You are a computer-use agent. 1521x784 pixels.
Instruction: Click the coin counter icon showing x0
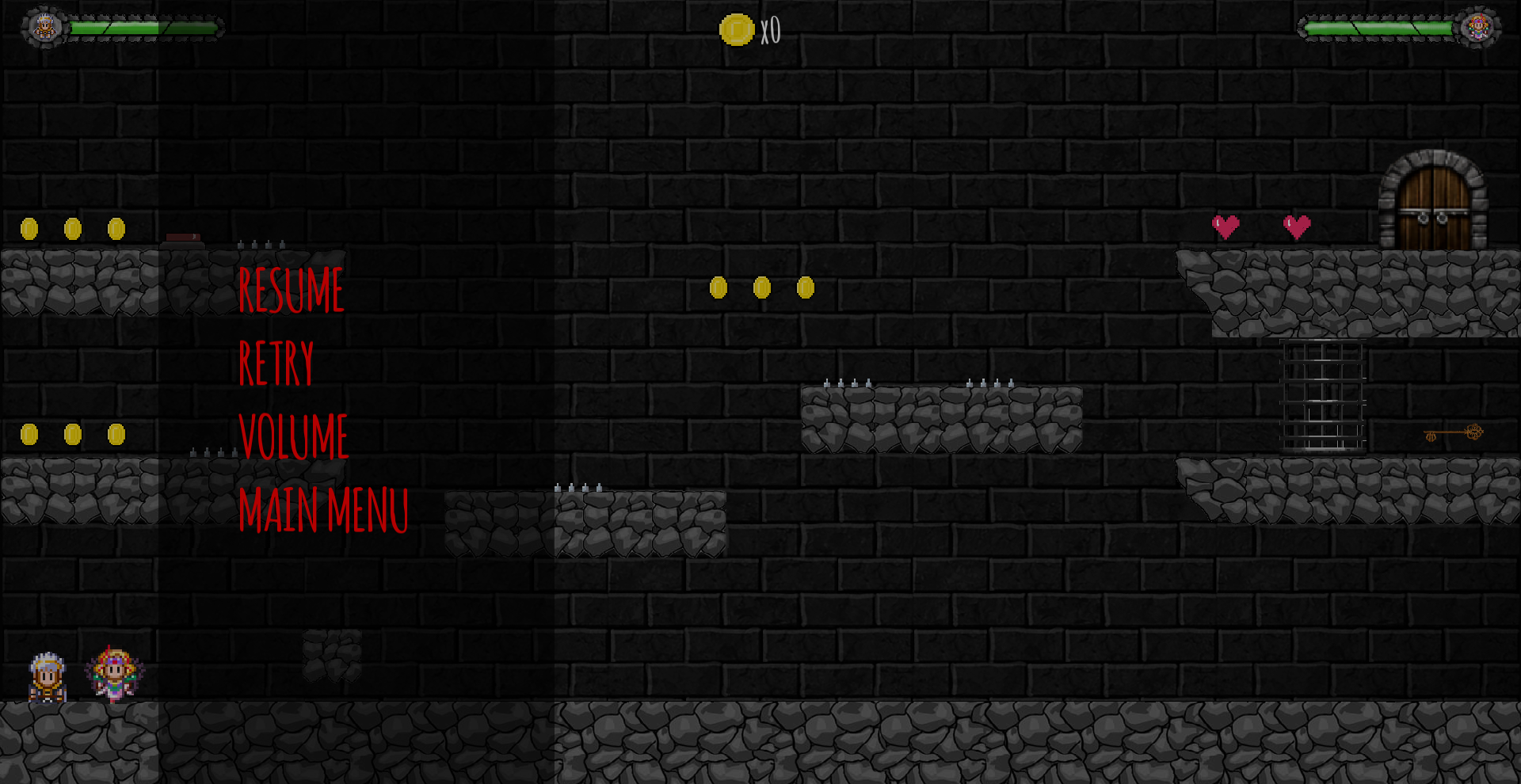tap(735, 32)
